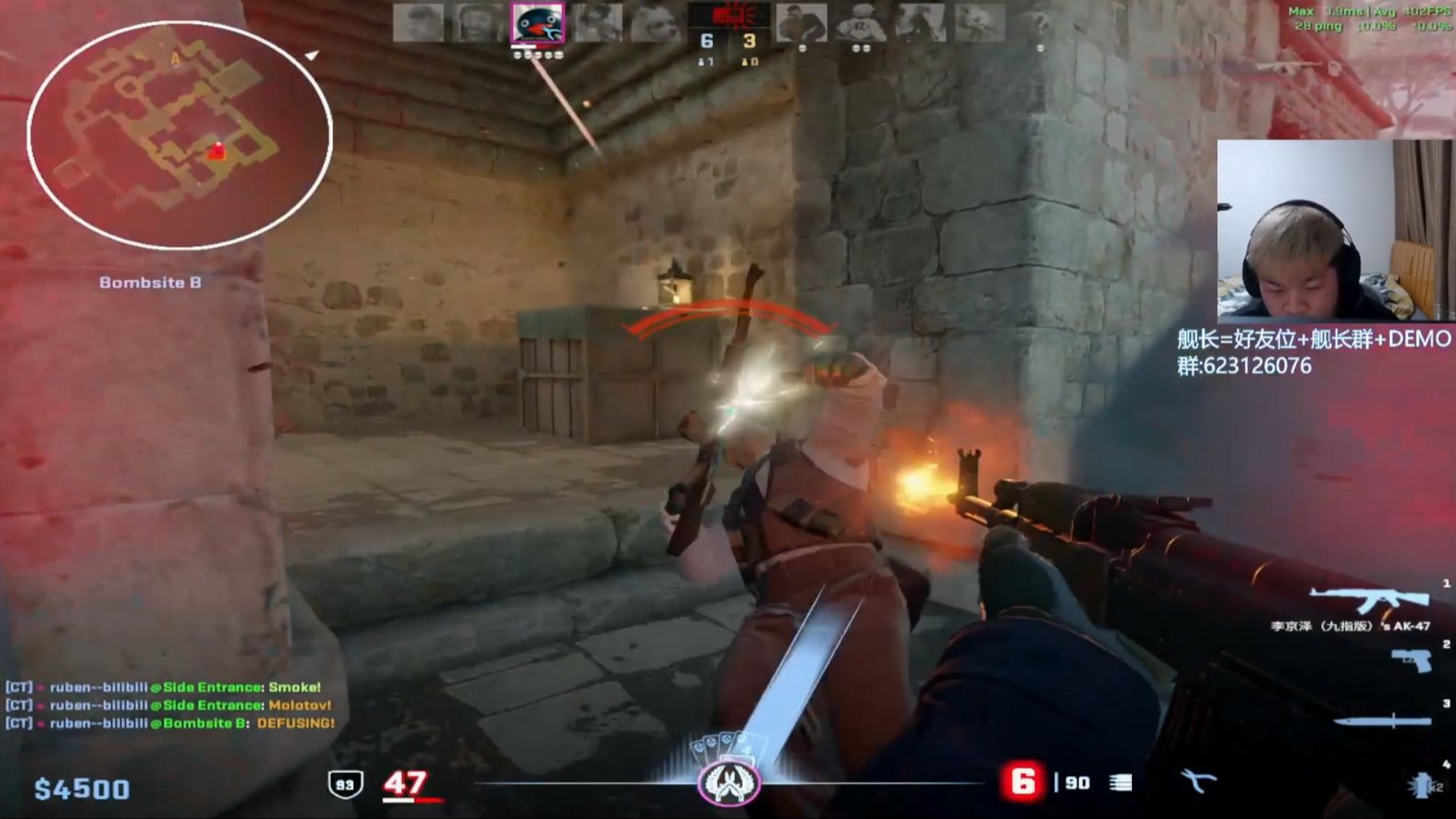Click the streamer webcam overlay

1334,229
